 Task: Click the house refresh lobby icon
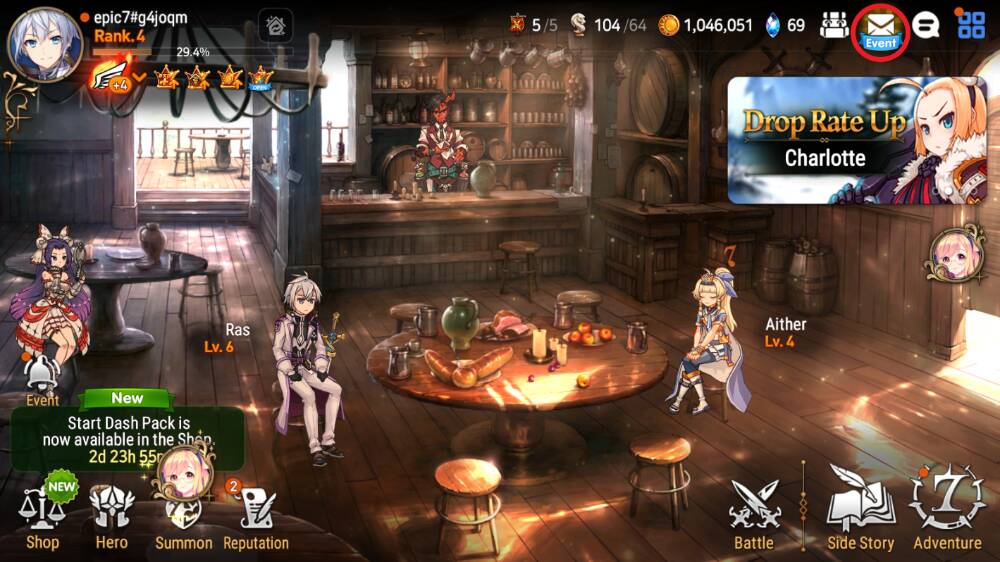[x=275, y=25]
